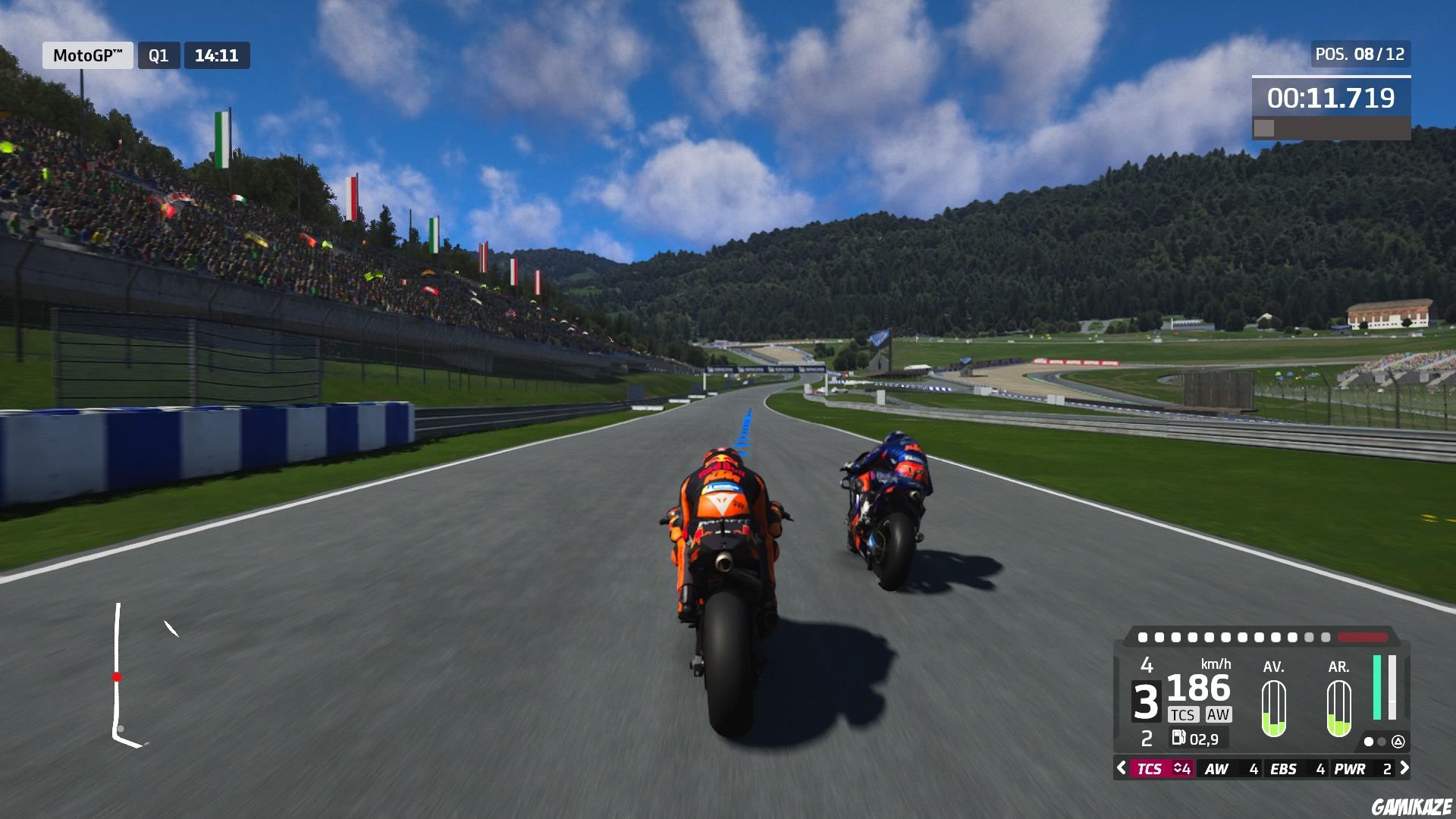Click the left chevron on the settings bar
Screen dimensions: 1456x819
pos(1121,768)
